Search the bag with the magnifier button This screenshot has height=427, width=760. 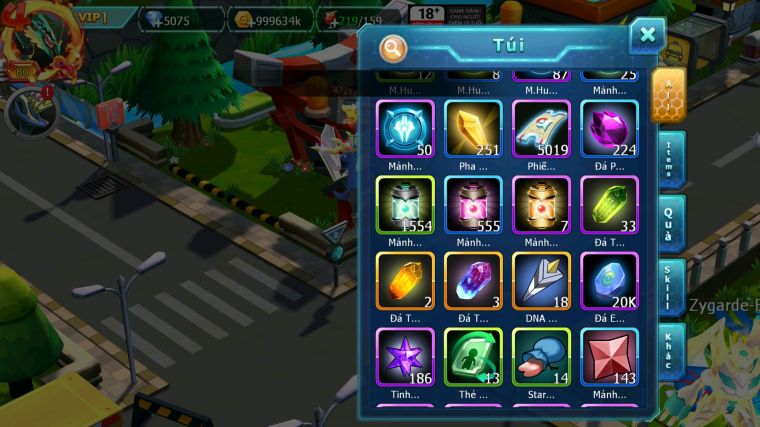pyautogui.click(x=393, y=47)
